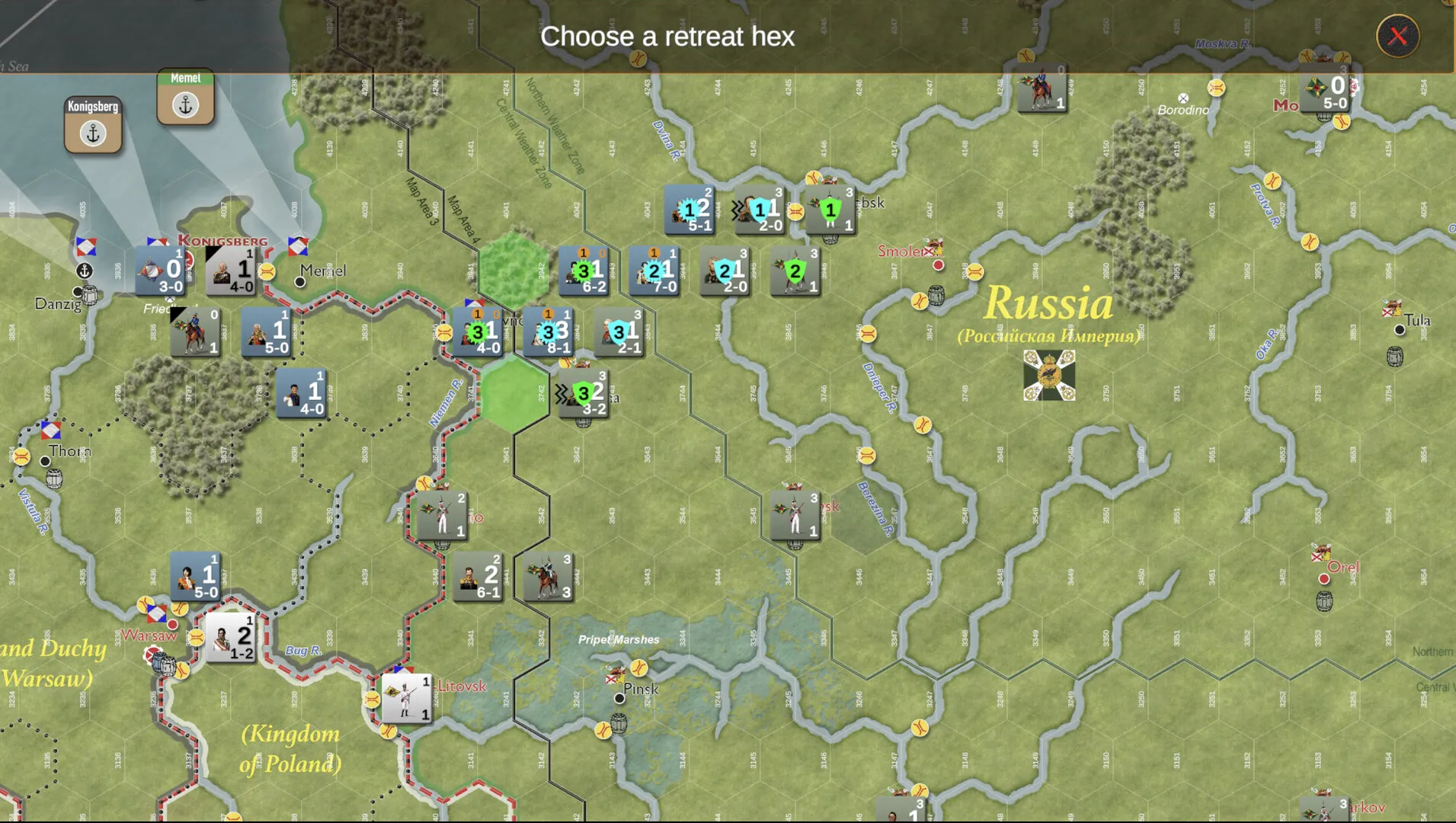This screenshot has width=1456, height=823.
Task: Select the Danzig harbor anchor marker
Action: (83, 269)
